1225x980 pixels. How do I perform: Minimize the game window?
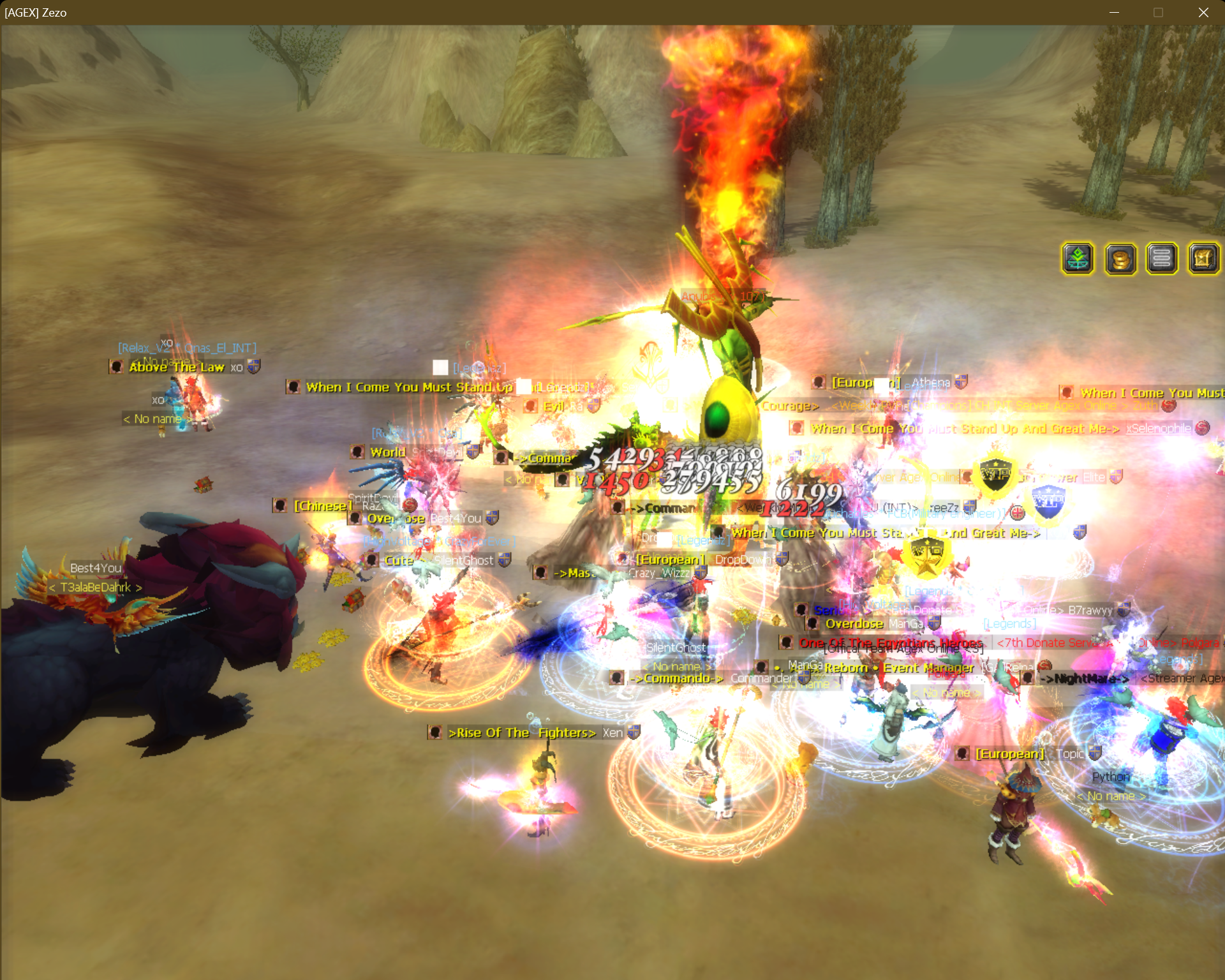(1115, 13)
